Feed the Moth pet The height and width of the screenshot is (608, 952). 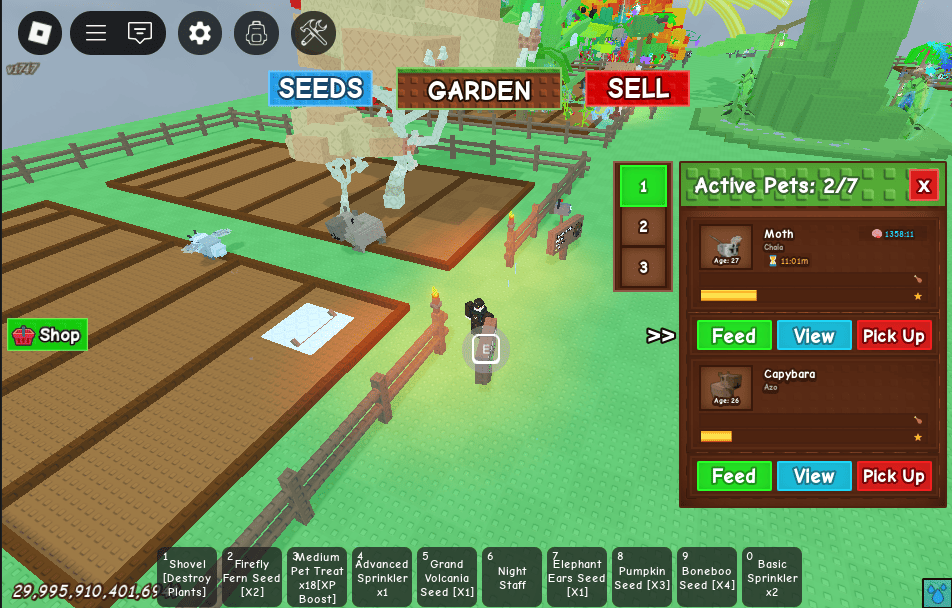734,336
